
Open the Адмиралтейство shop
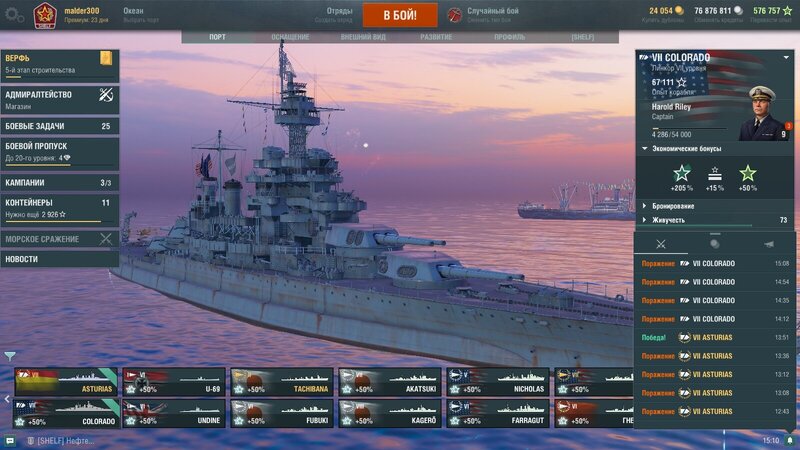click(x=59, y=100)
